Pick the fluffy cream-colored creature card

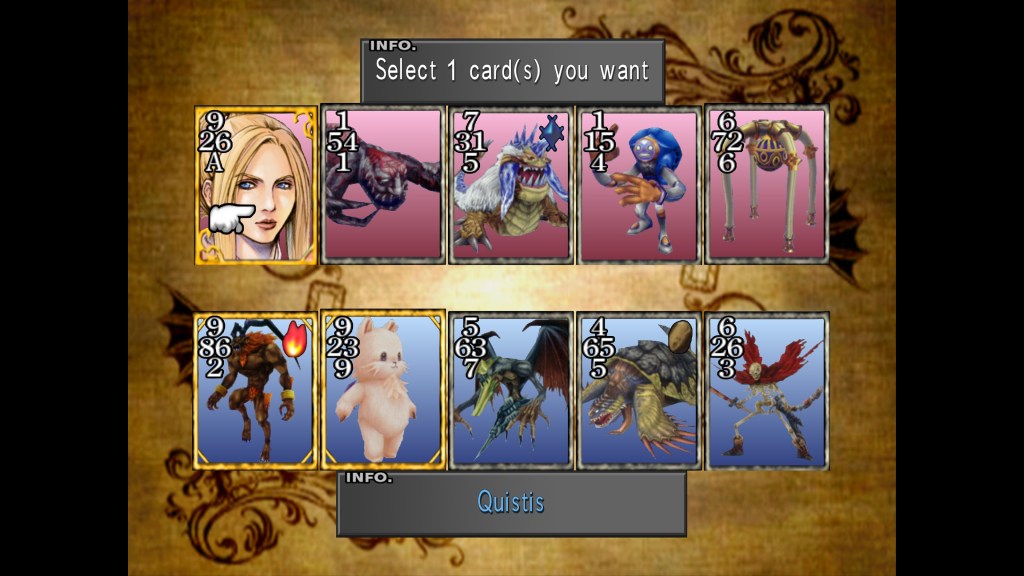tap(383, 391)
